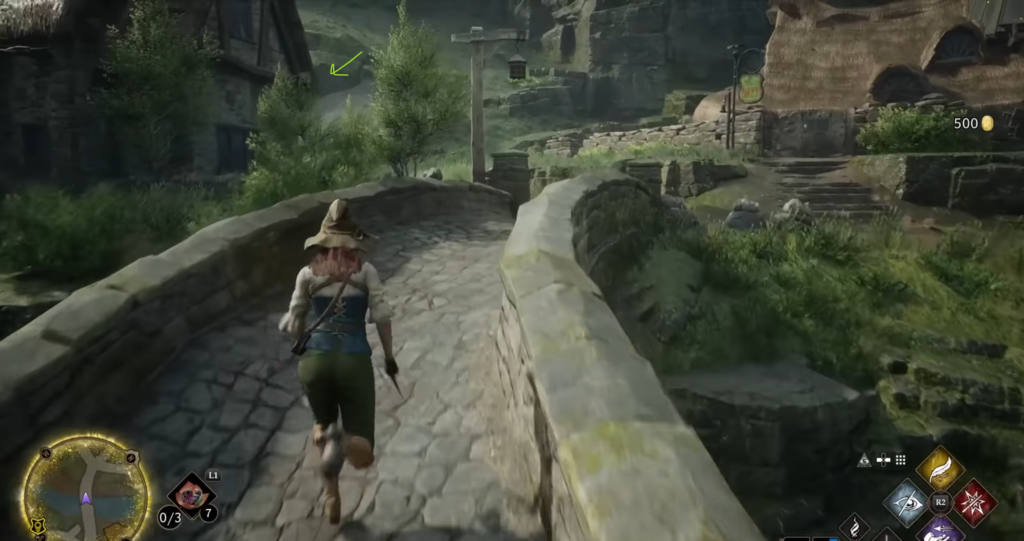The height and width of the screenshot is (541, 1024).
Task: Cast the red starburst damage spell
Action: (973, 502)
